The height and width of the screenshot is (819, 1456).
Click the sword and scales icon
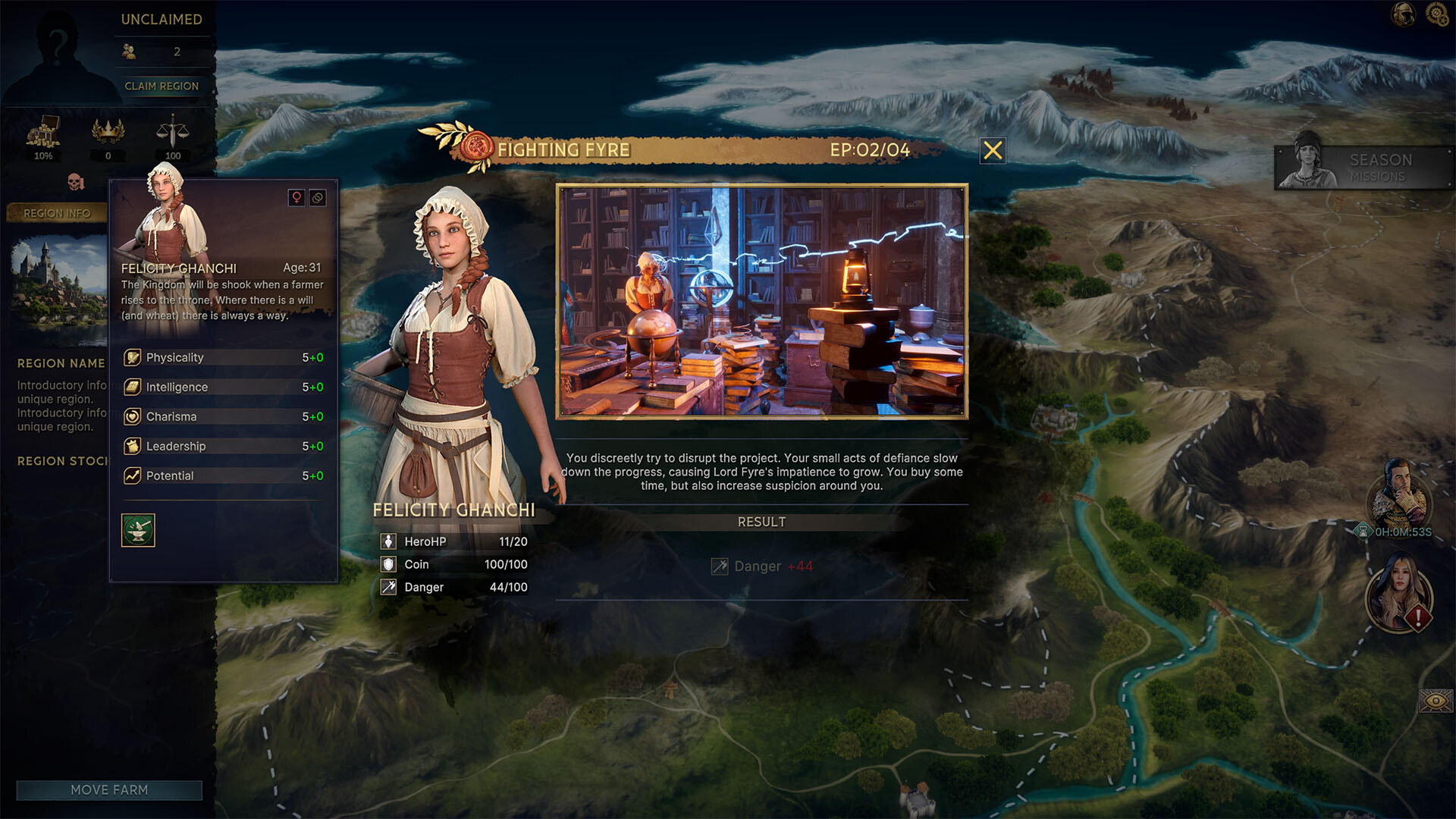[173, 131]
